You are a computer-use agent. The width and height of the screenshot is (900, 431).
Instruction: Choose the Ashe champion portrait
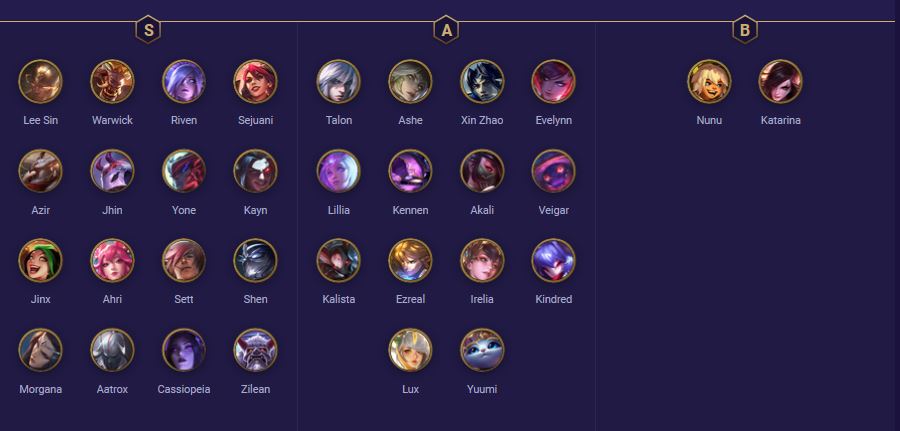pos(410,81)
